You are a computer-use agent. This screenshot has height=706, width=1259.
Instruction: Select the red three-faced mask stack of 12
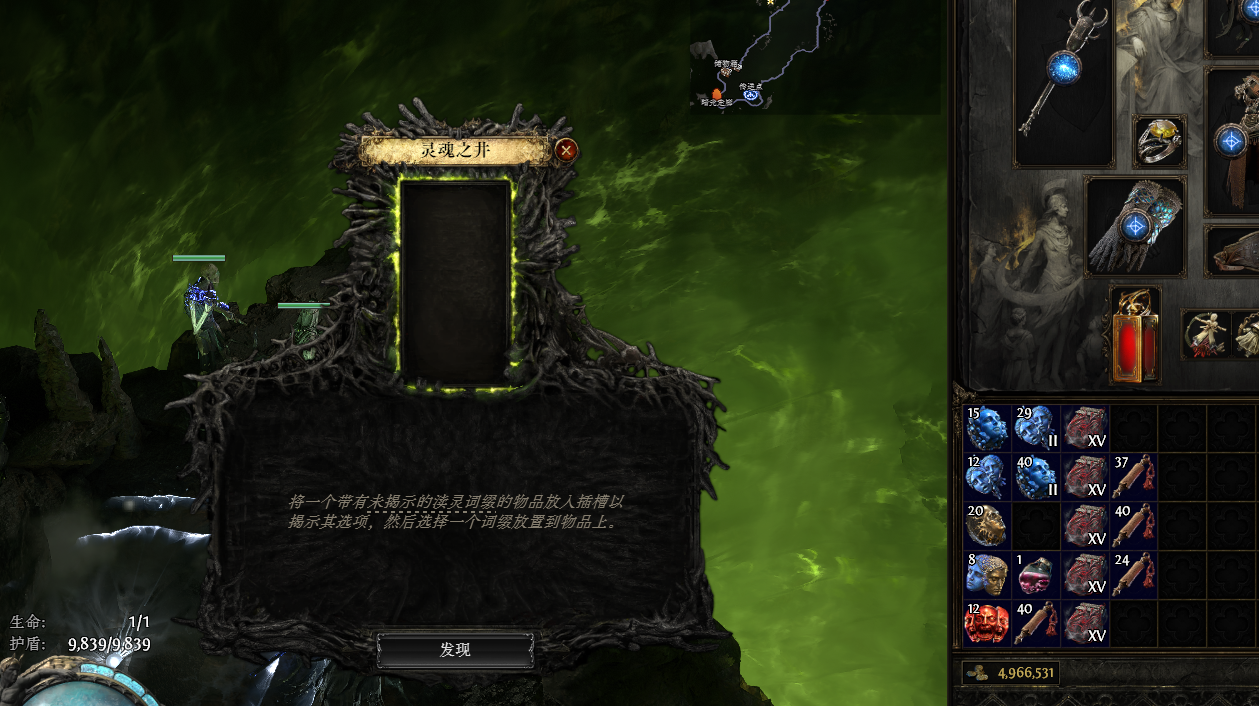[986, 623]
